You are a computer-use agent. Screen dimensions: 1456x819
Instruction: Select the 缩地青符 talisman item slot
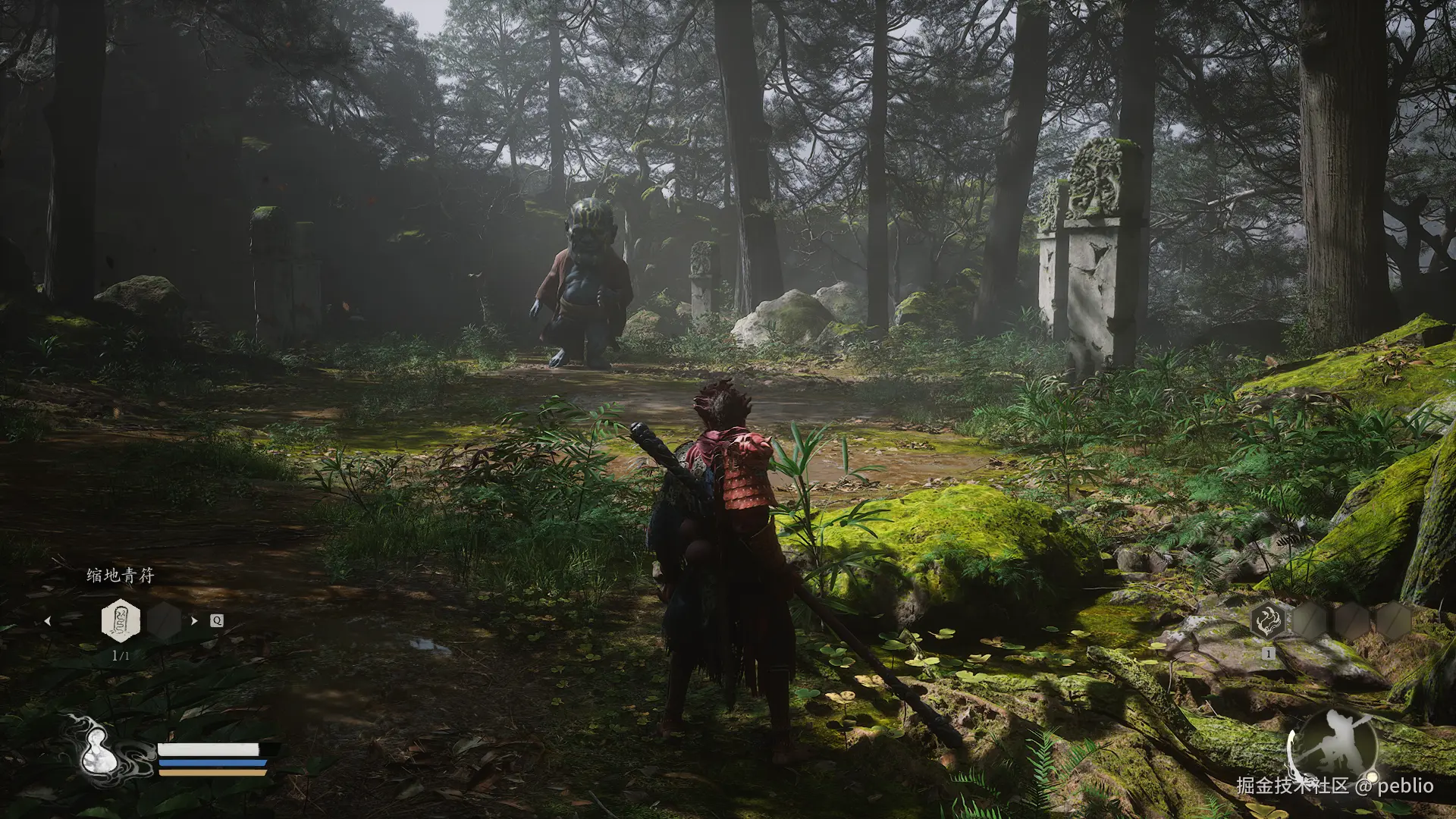pyautogui.click(x=121, y=620)
